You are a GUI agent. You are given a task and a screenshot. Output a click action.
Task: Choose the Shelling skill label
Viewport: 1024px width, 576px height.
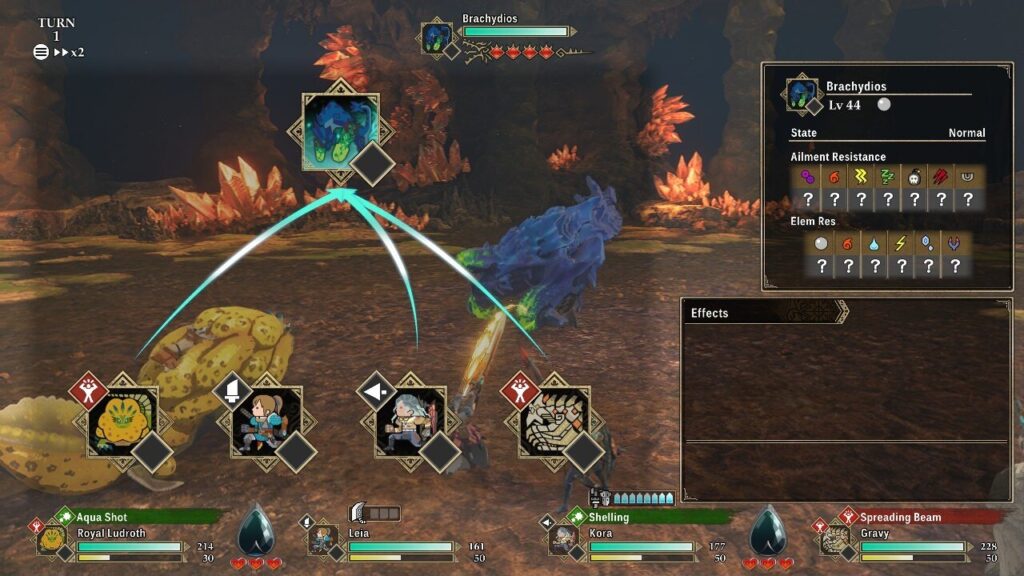pos(608,517)
